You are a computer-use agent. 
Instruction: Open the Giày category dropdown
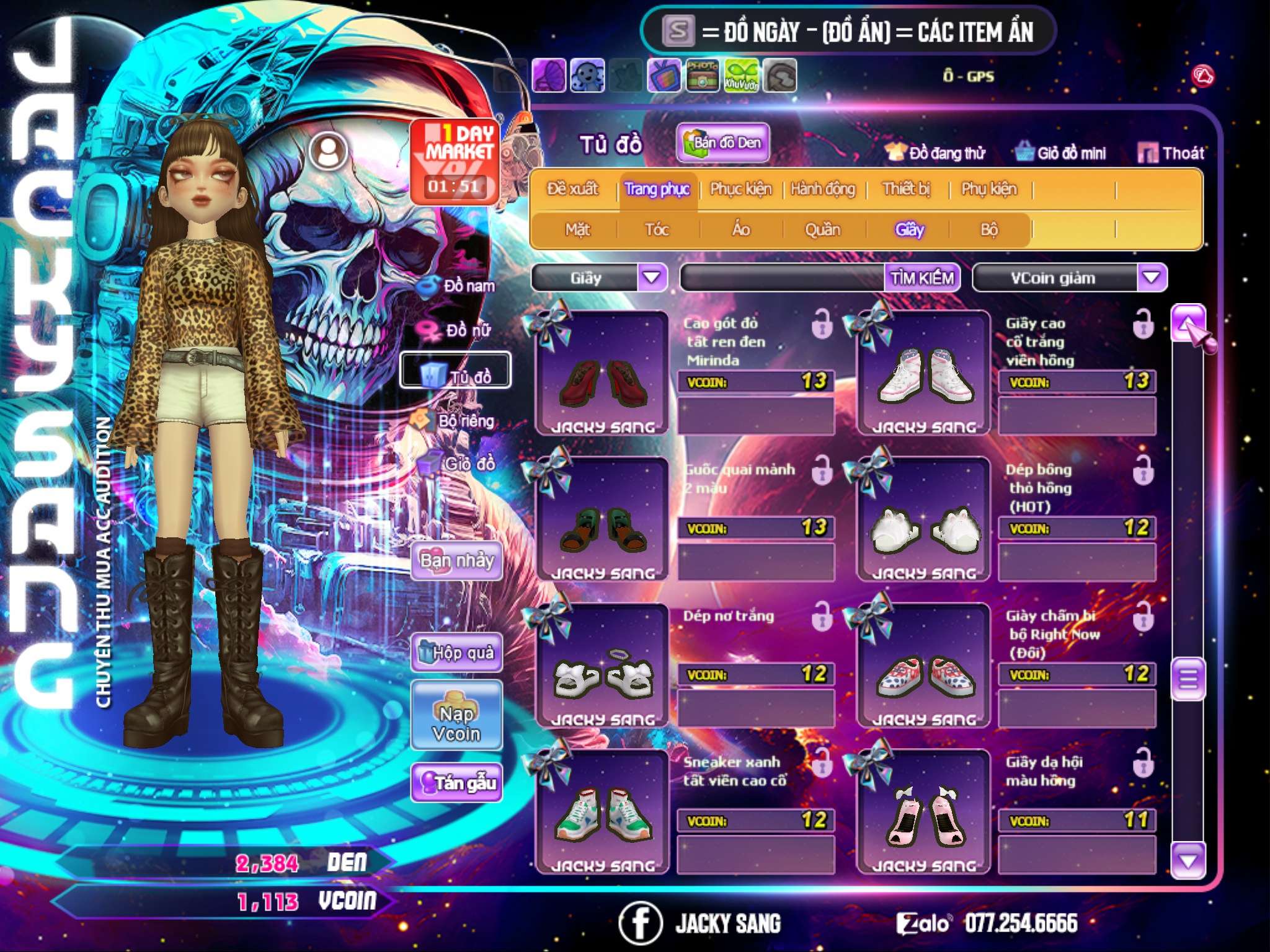click(x=652, y=278)
